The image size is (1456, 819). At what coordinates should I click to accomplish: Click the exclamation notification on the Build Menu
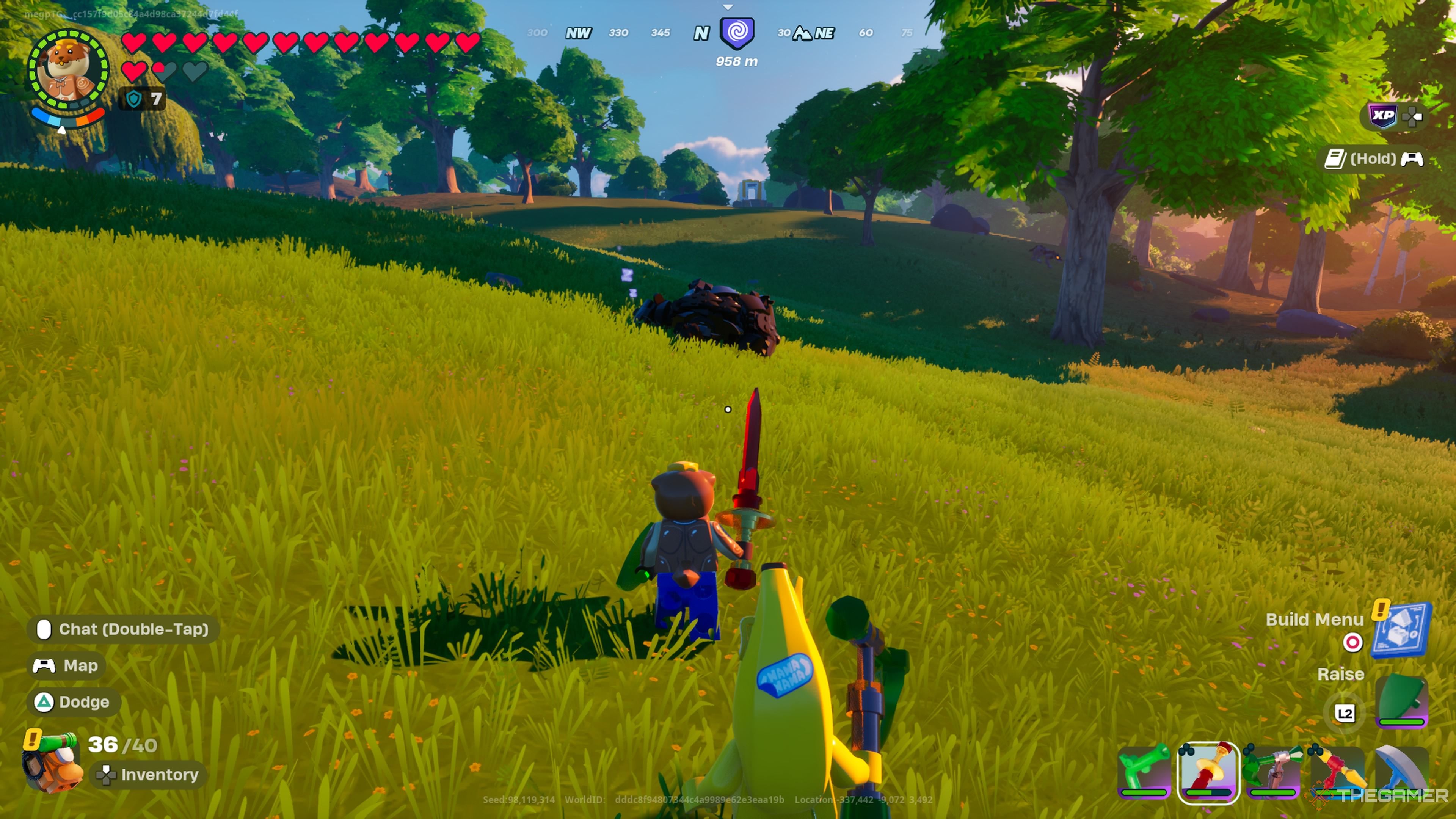(1381, 610)
